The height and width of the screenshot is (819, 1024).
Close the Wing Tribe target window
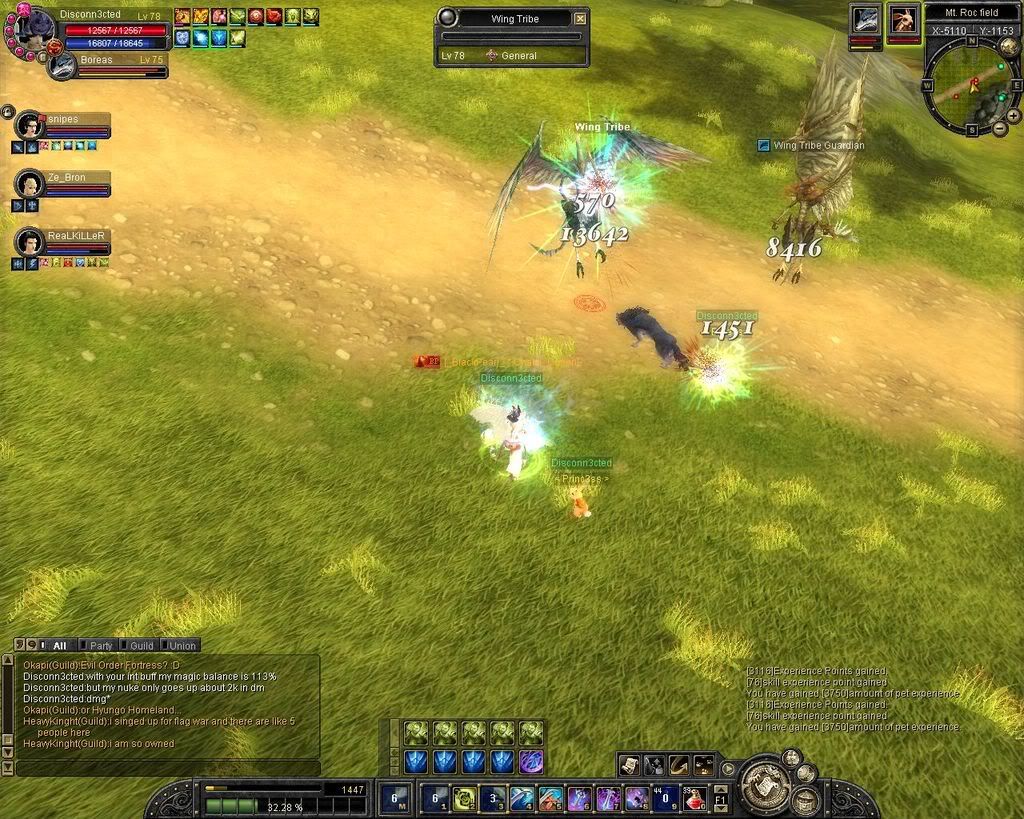coord(580,18)
